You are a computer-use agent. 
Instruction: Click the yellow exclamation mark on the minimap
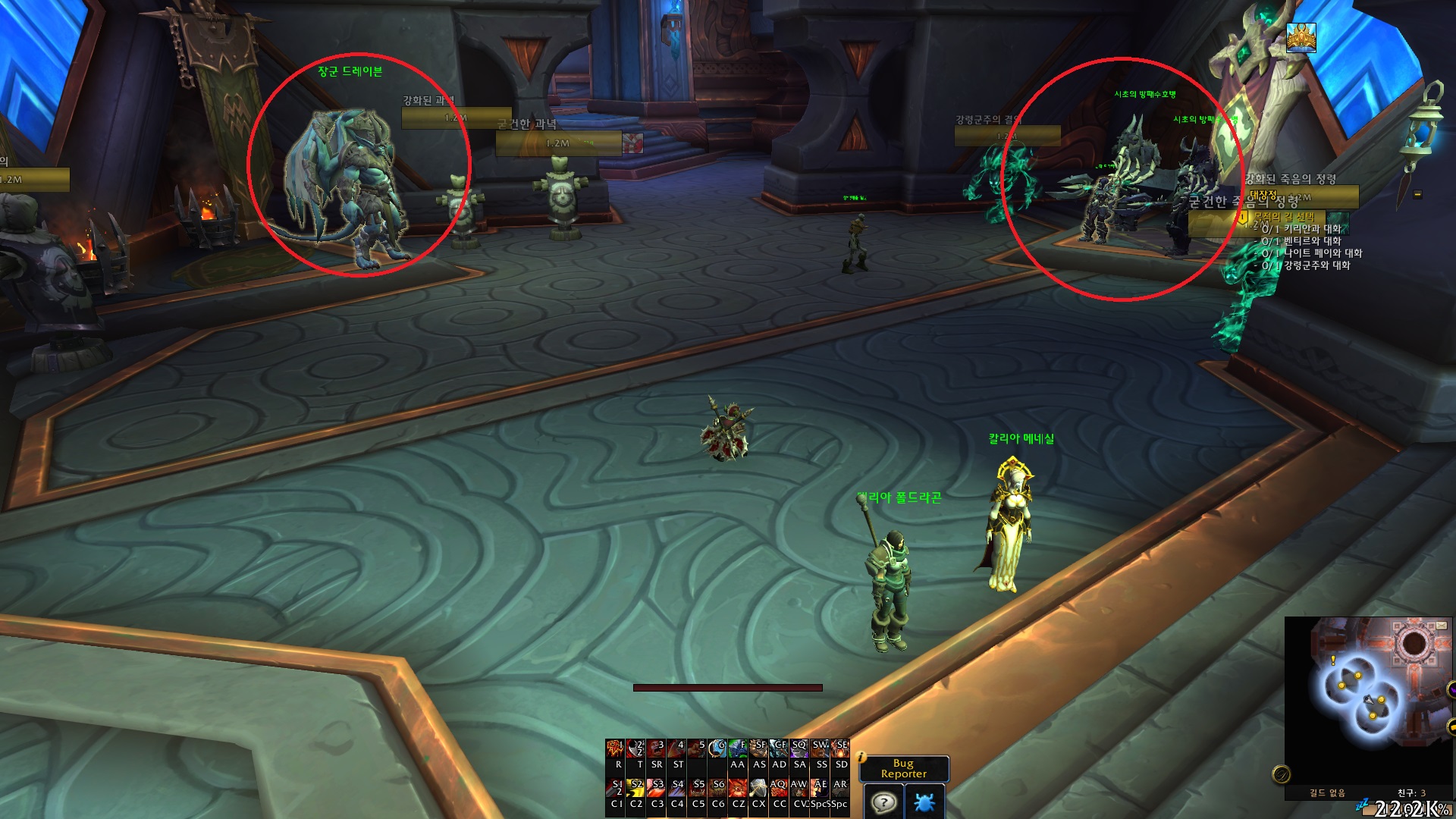click(x=1333, y=660)
